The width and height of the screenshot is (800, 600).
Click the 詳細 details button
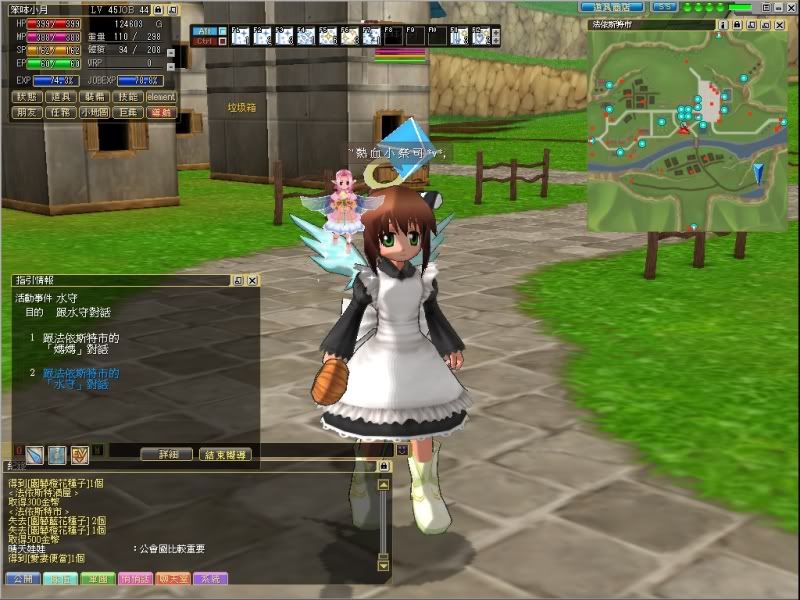175,454
